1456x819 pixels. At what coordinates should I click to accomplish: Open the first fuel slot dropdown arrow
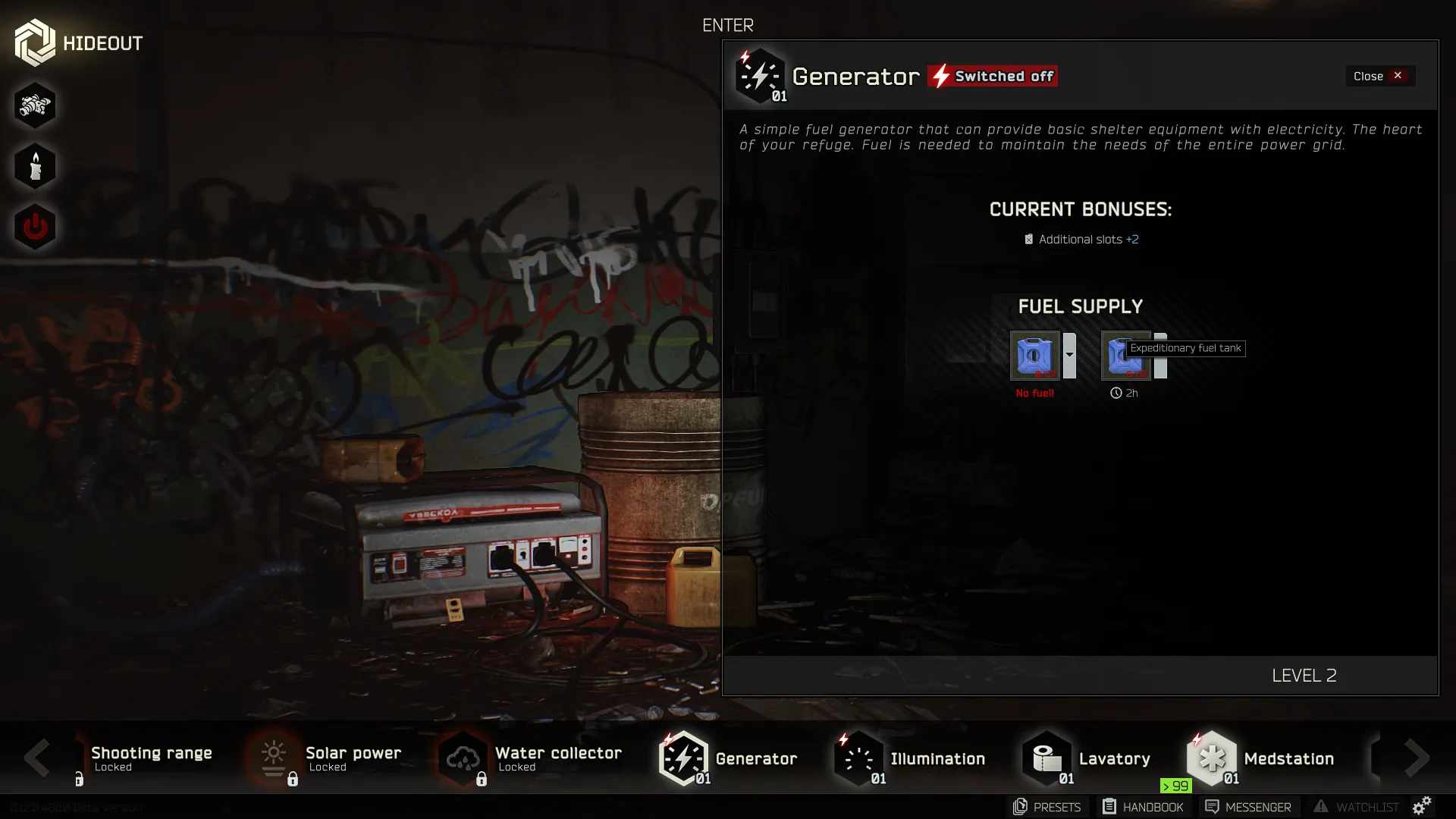(x=1069, y=355)
